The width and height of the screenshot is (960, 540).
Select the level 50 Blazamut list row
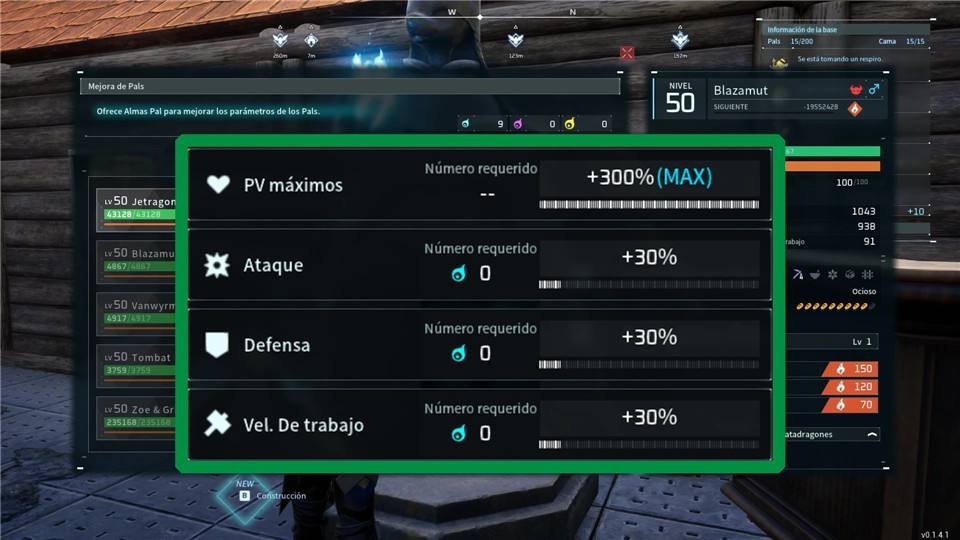tap(136, 259)
